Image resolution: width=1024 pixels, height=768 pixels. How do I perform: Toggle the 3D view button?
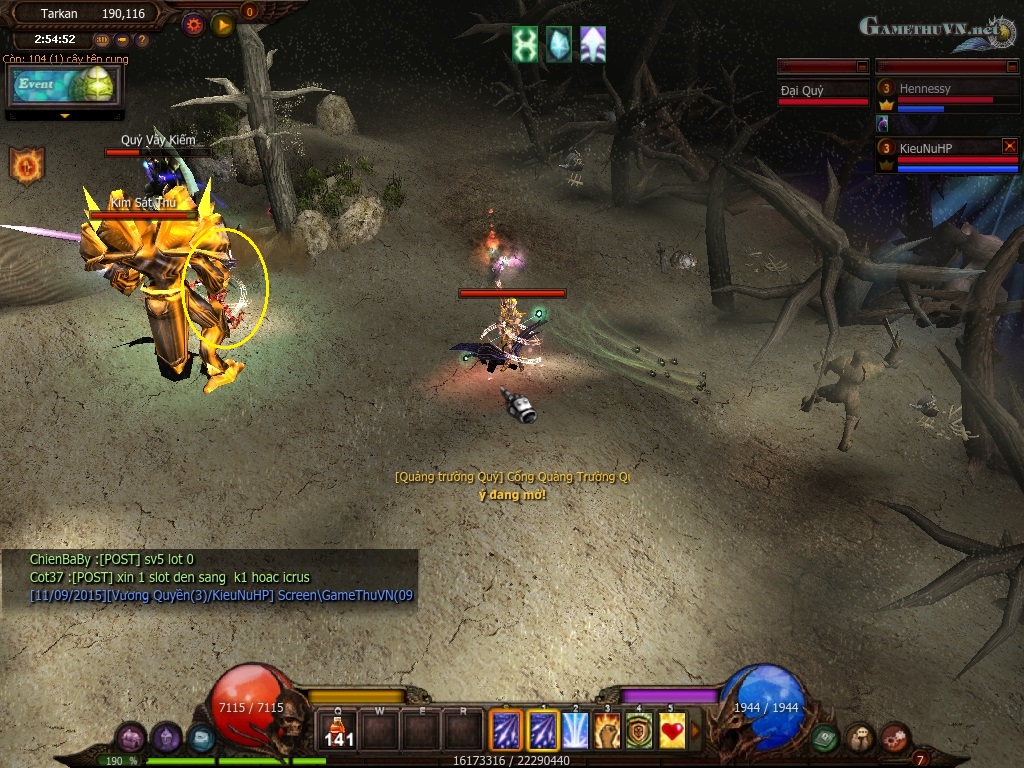pos(102,40)
